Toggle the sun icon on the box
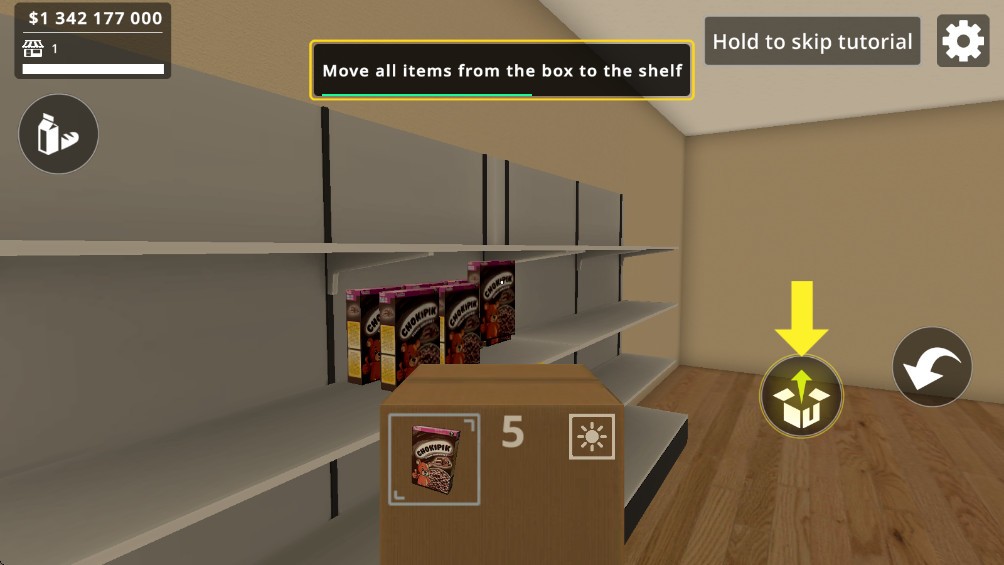 point(592,437)
